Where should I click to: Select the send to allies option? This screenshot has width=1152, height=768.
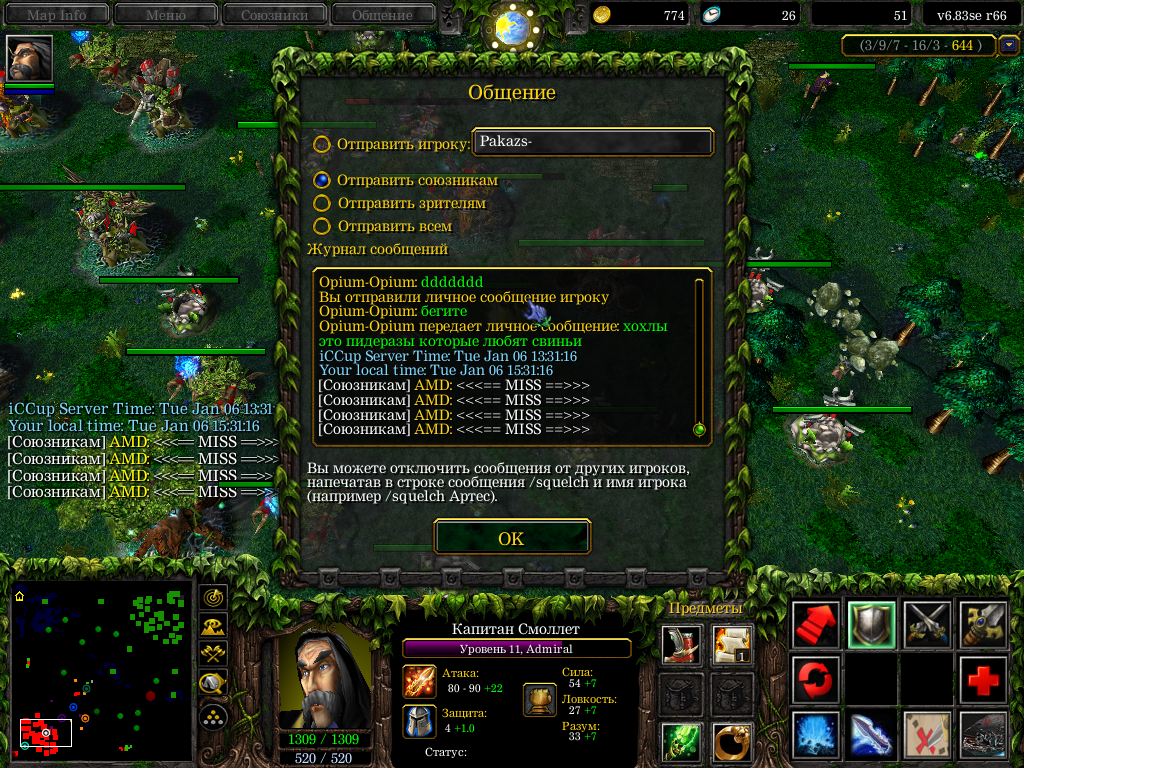pos(322,180)
